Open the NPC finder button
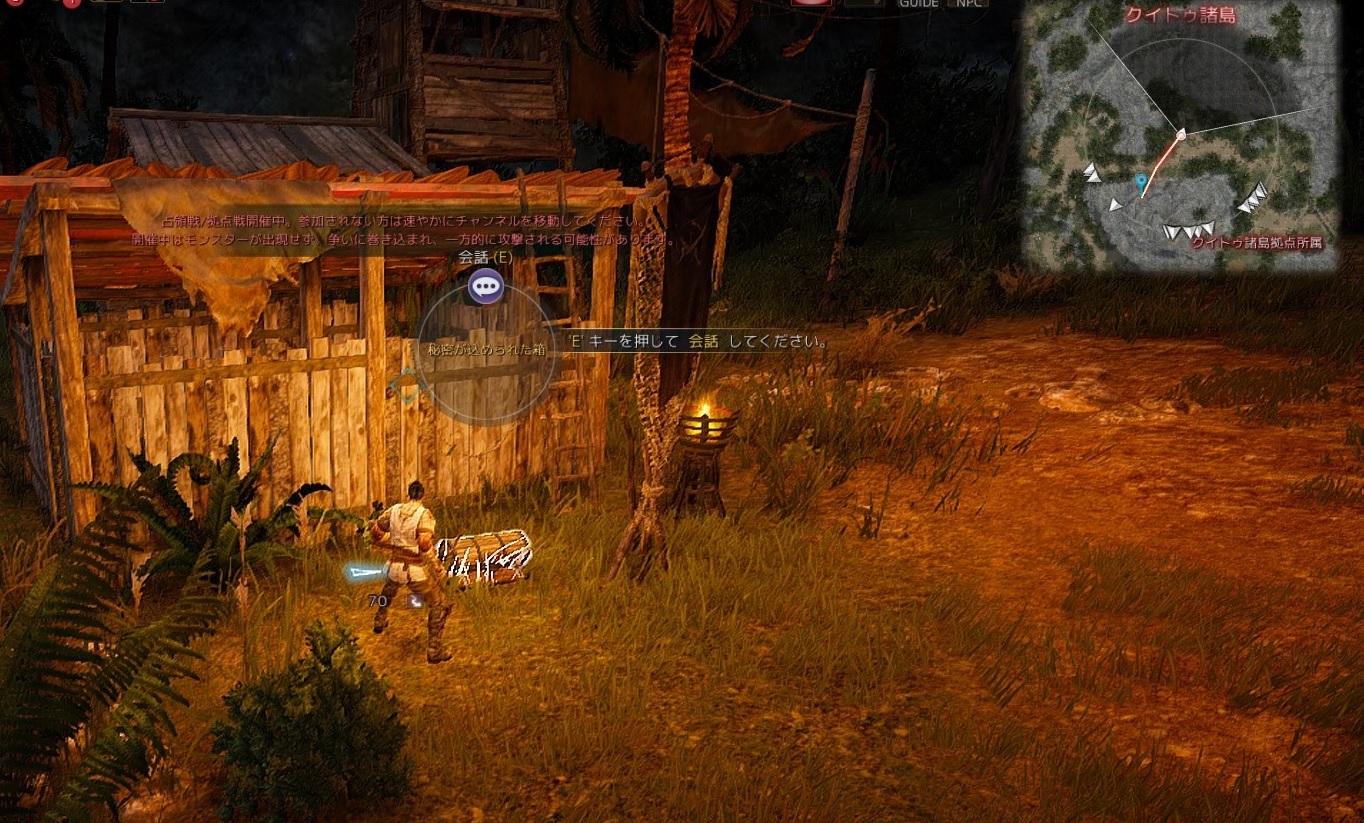 point(968,4)
